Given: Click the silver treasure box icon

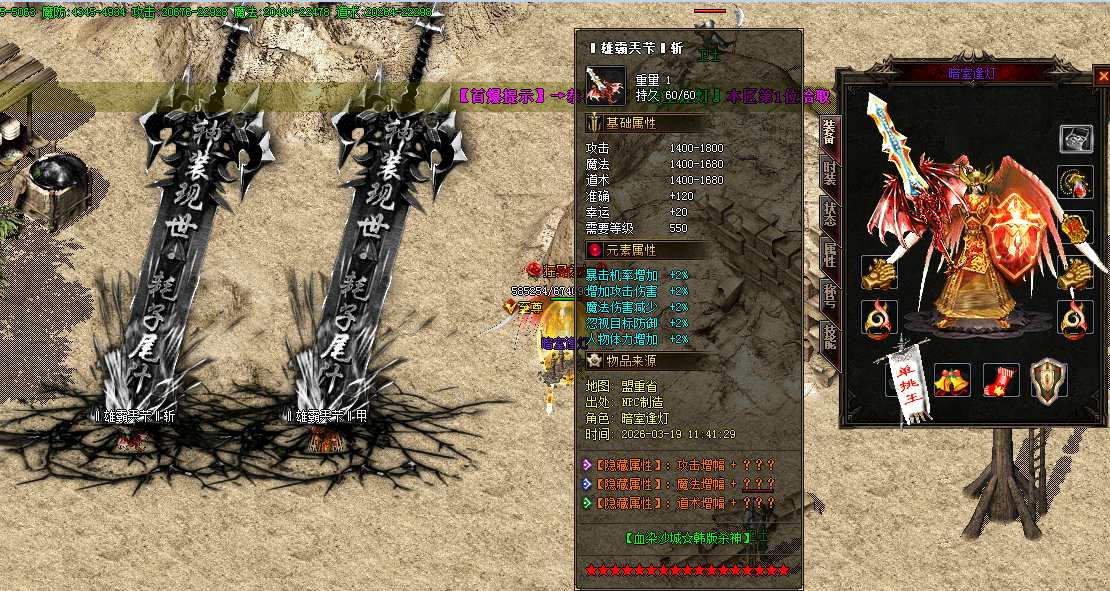Looking at the screenshot, I should point(1075,140).
